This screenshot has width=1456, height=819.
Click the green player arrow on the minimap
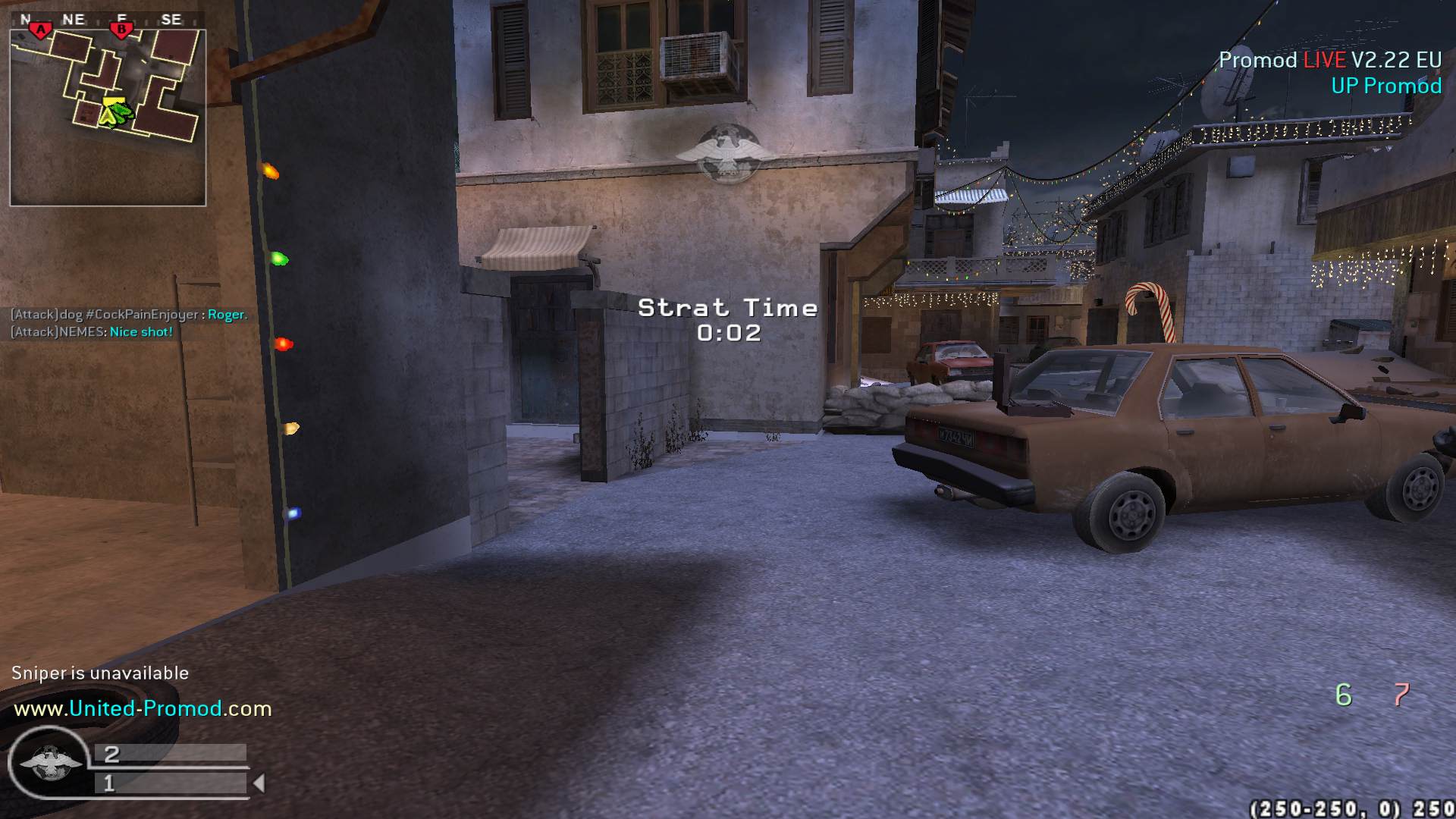click(x=118, y=114)
